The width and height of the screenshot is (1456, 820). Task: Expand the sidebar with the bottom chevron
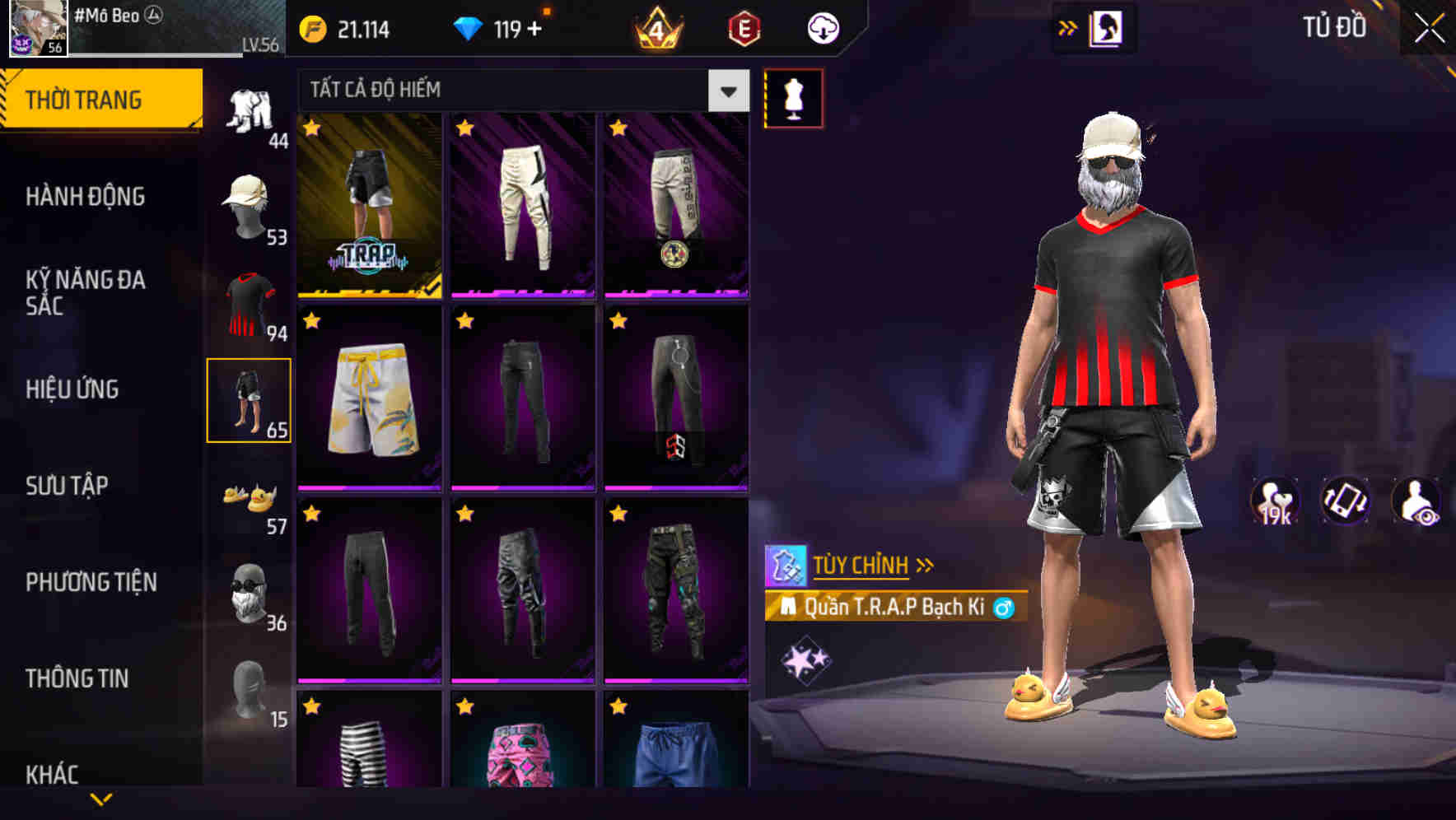point(101,797)
